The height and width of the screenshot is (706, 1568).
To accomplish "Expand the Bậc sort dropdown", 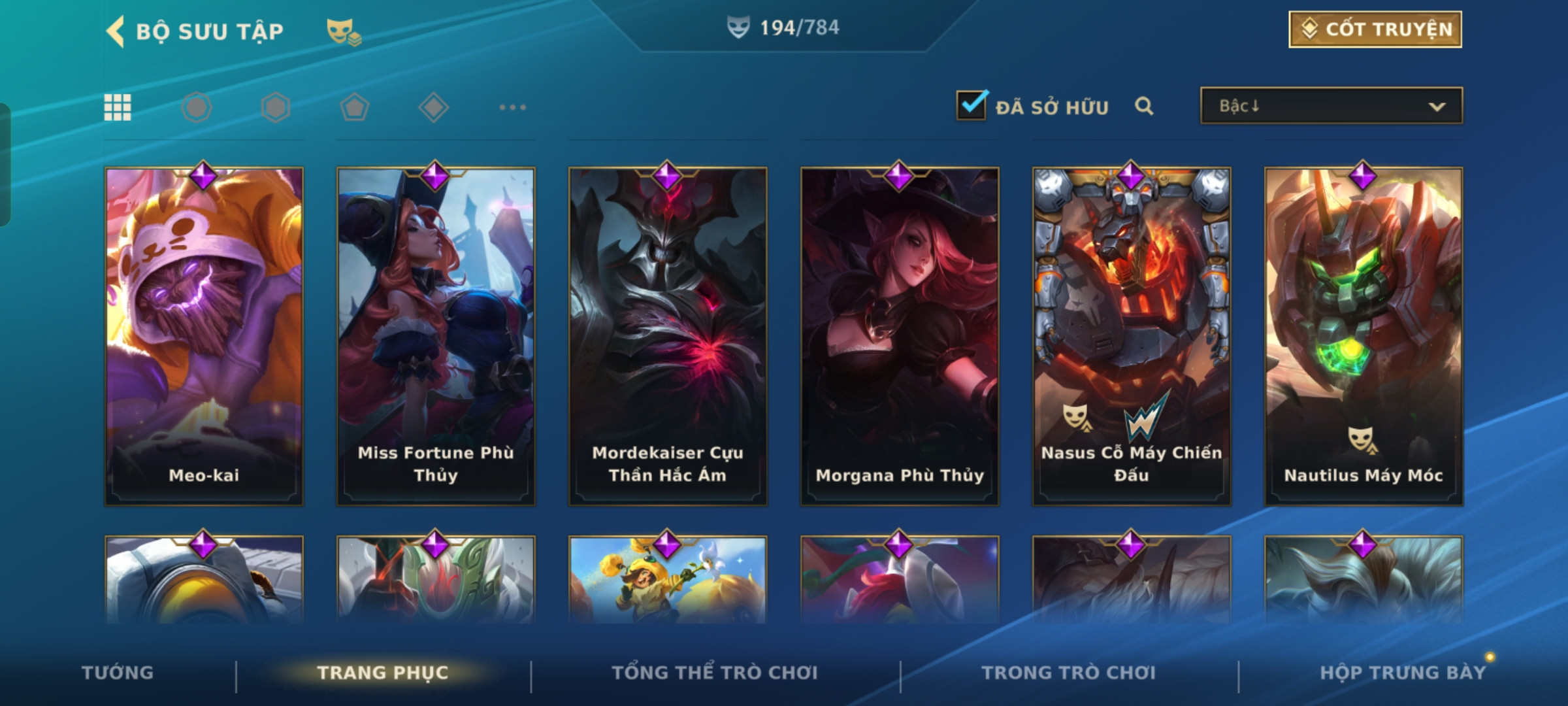I will tap(1331, 106).
